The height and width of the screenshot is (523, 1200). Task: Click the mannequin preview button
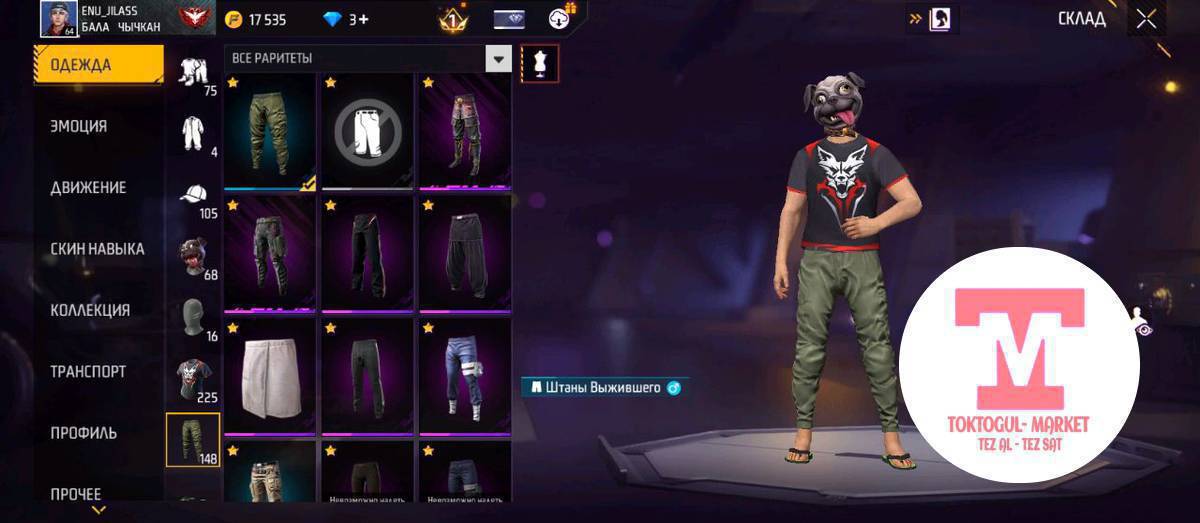(540, 64)
